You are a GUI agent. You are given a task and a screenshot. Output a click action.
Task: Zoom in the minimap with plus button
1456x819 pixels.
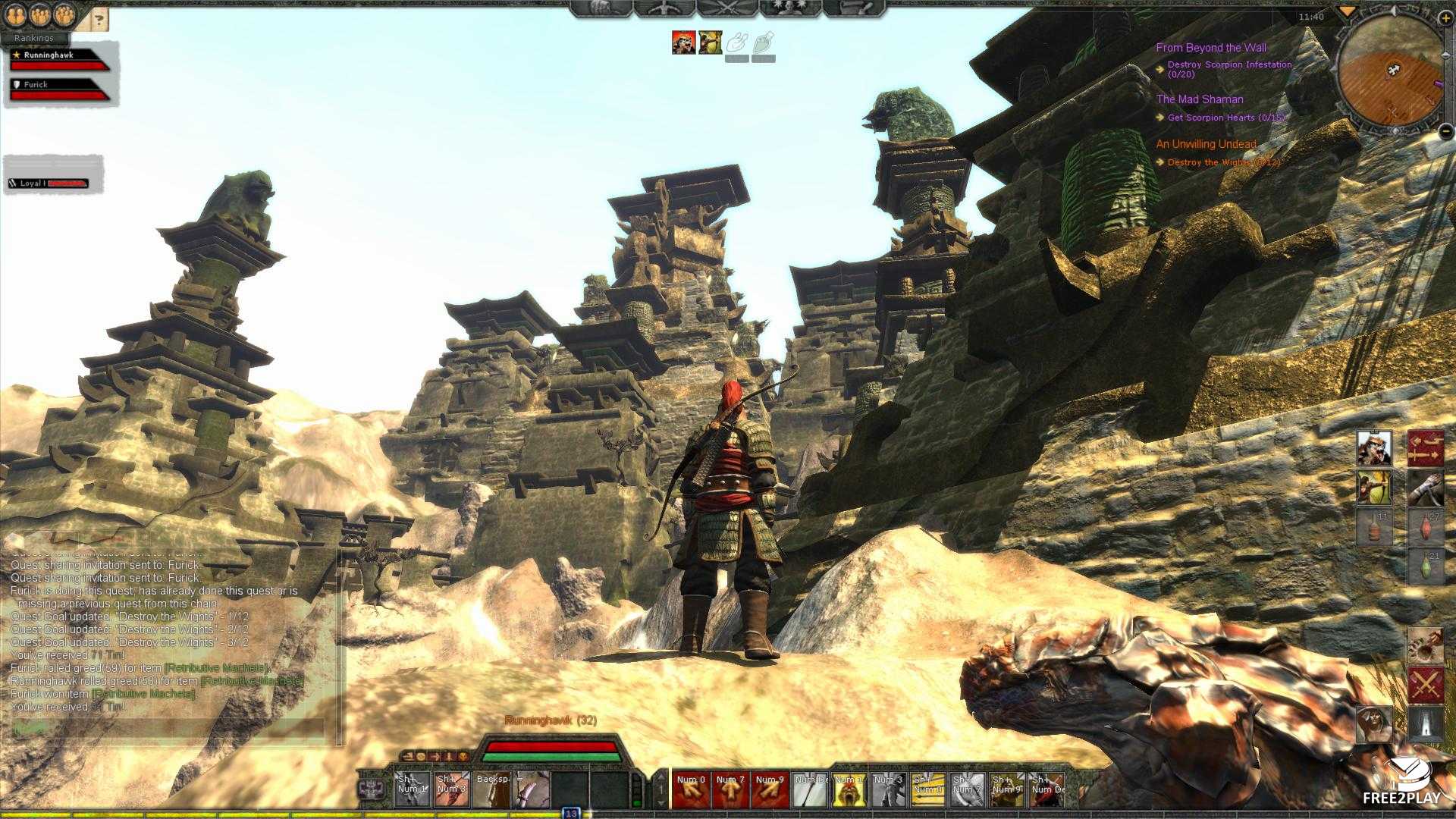pos(1445,18)
